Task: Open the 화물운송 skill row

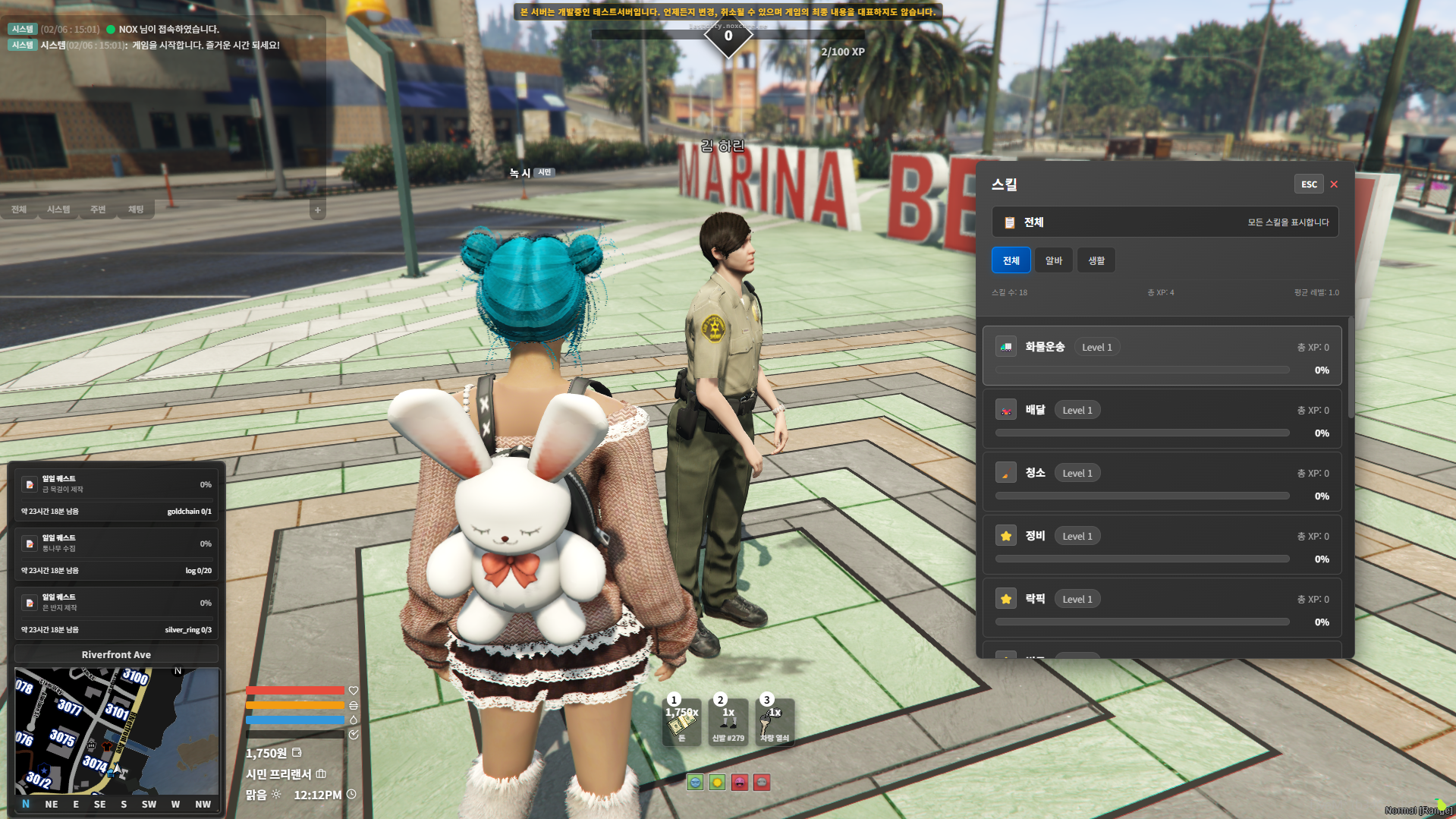Action: coord(1161,356)
